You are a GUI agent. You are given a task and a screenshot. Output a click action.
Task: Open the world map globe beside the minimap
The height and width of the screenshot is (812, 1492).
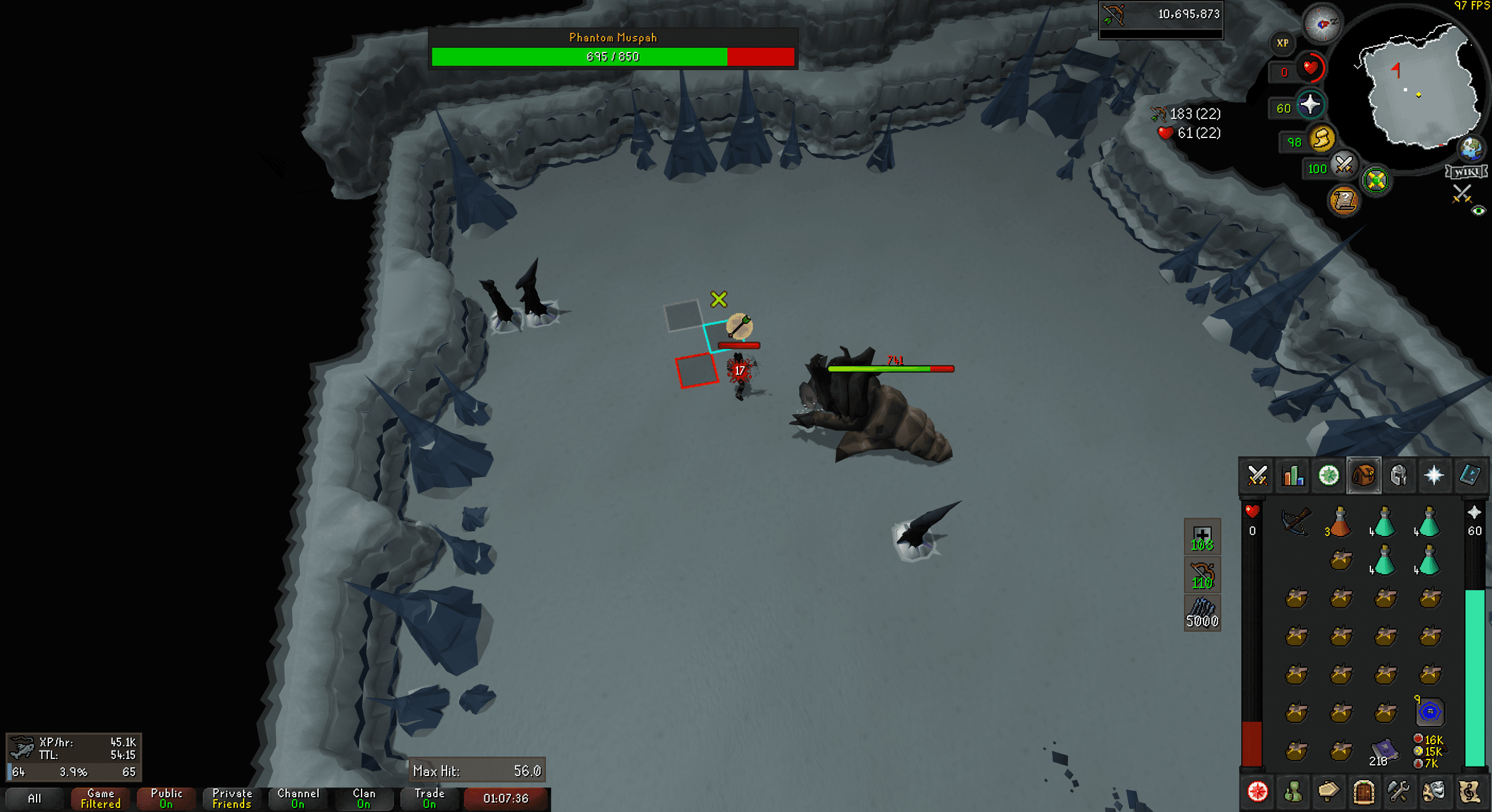[1473, 150]
